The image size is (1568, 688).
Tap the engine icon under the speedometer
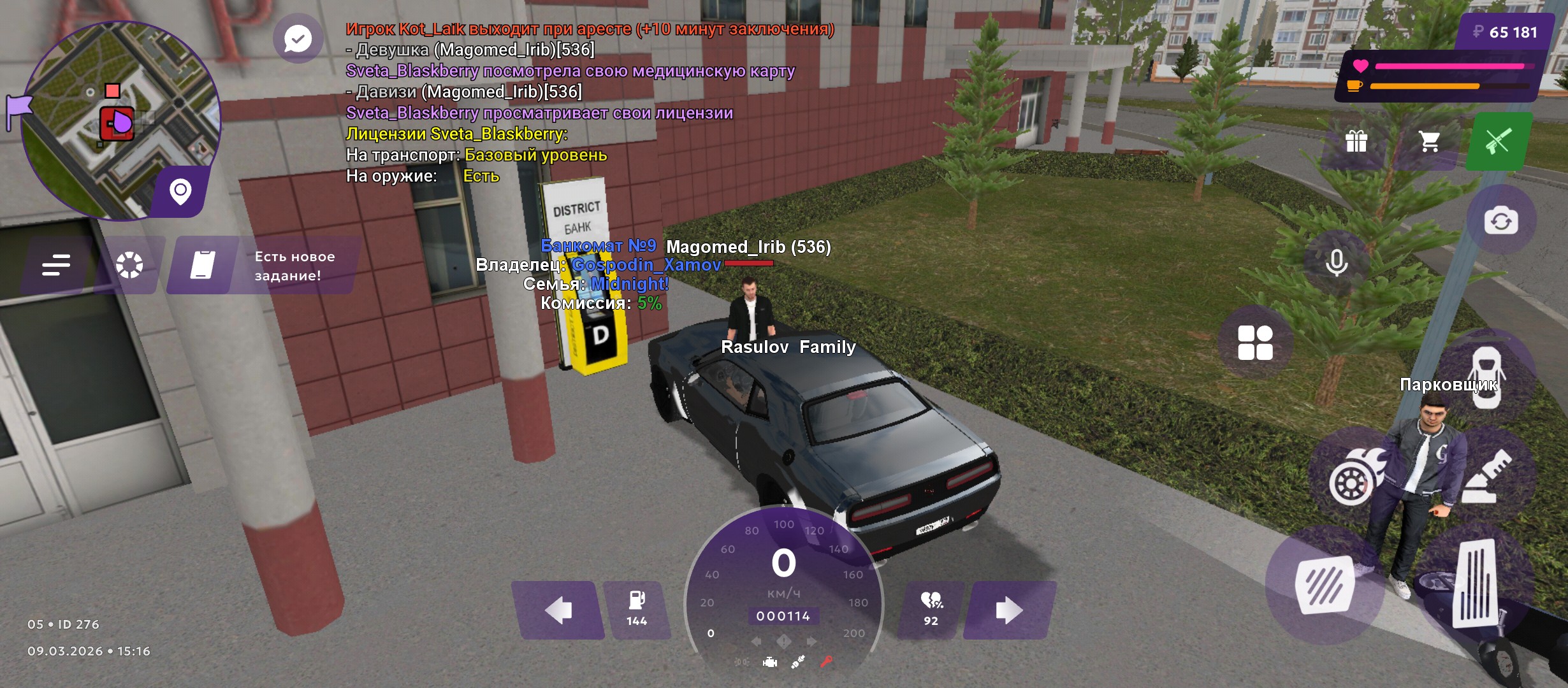770,663
